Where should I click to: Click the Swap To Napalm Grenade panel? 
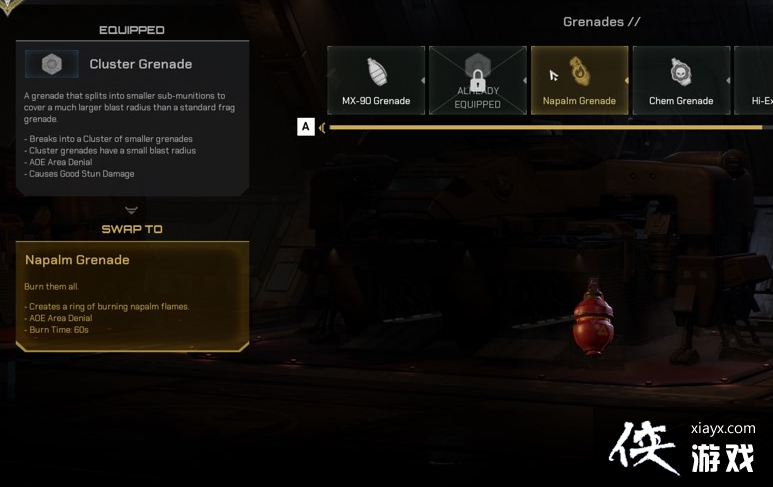pos(133,296)
